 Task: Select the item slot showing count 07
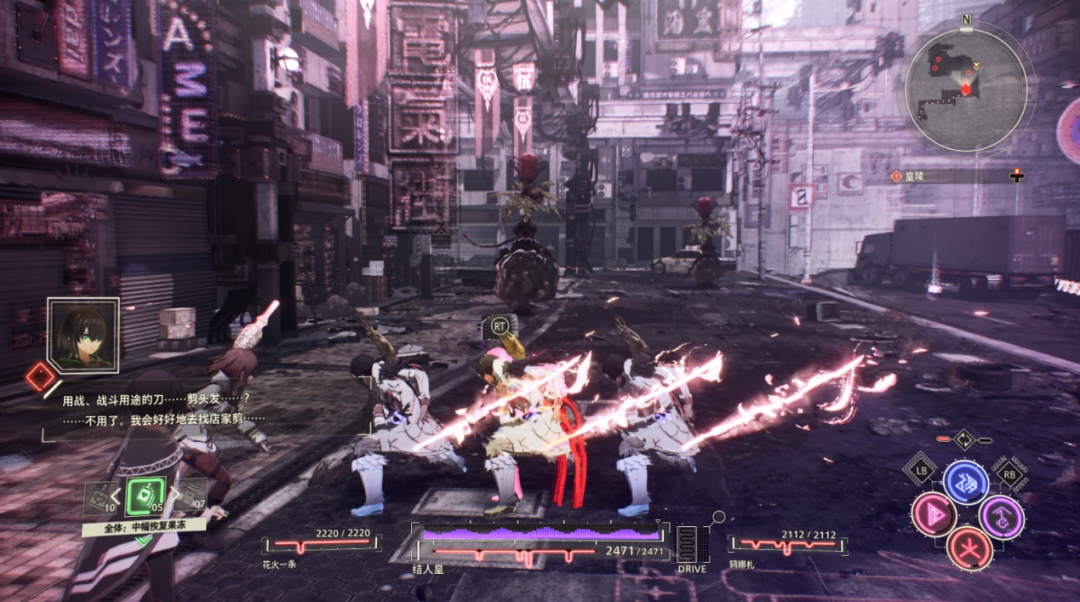click(x=190, y=495)
